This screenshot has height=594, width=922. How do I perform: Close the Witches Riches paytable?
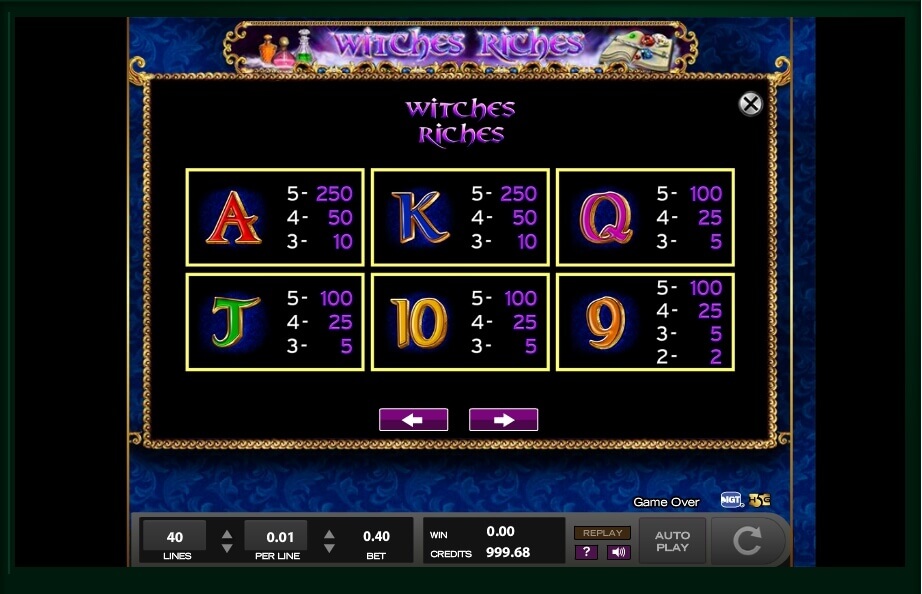[x=750, y=104]
